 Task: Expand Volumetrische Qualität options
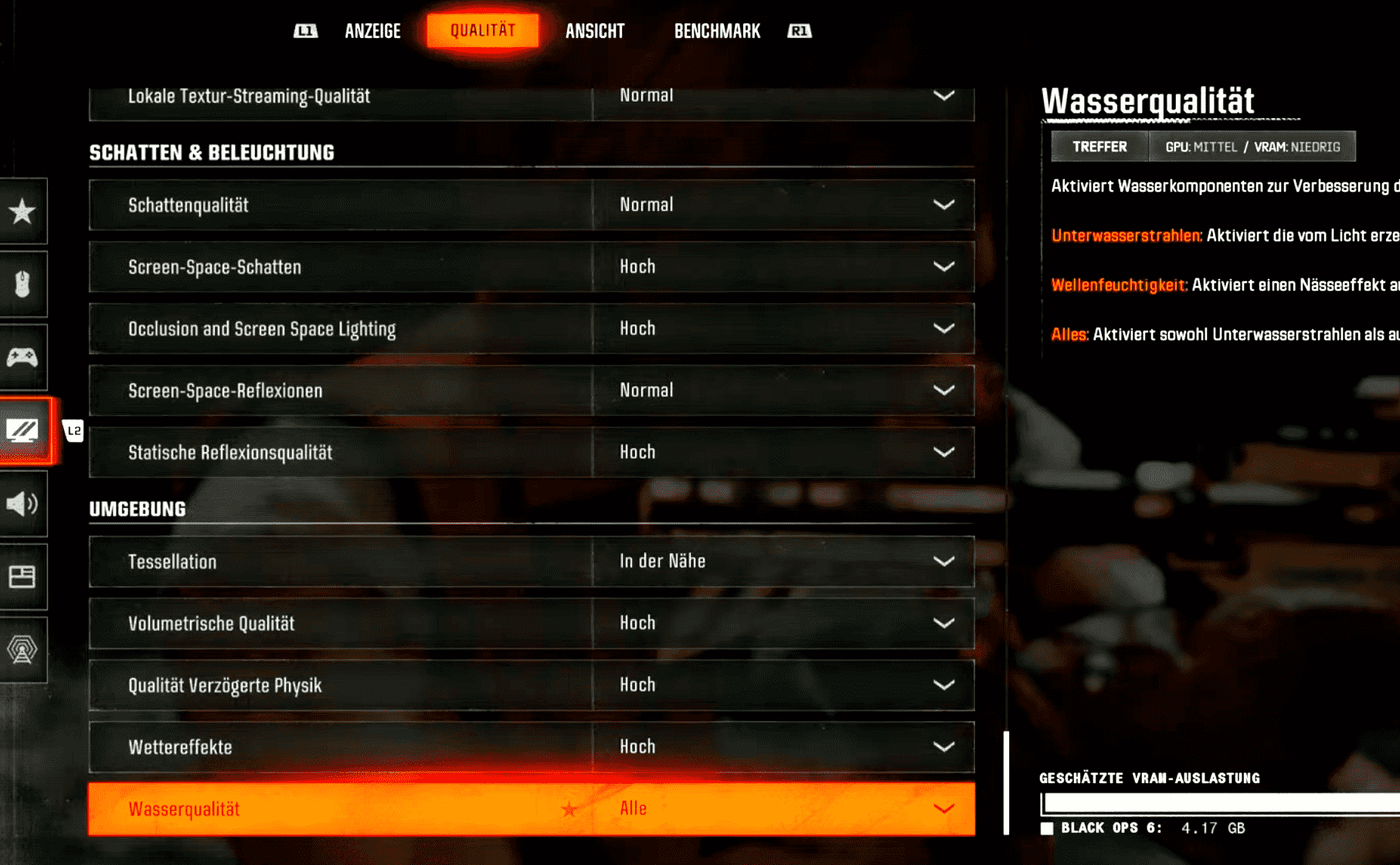point(783,623)
